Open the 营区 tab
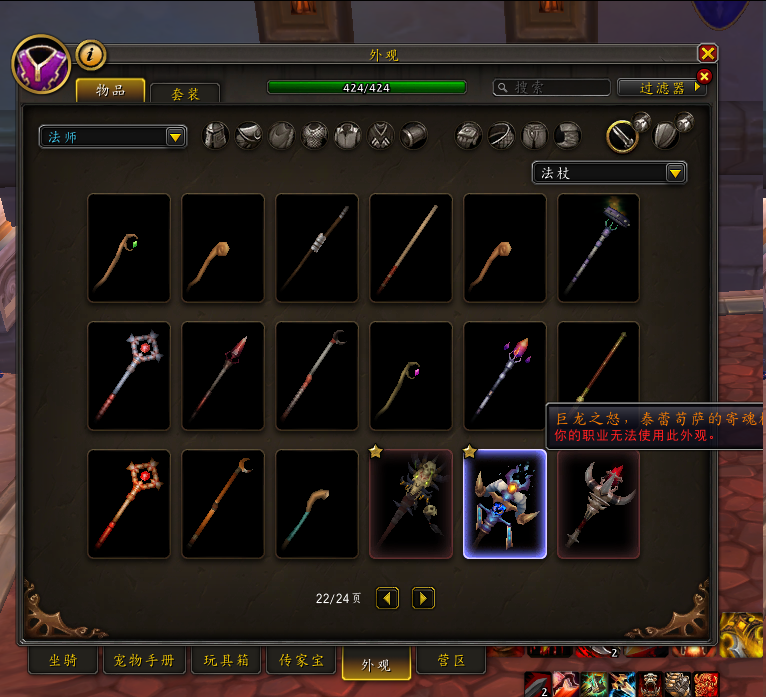Image resolution: width=766 pixels, height=697 pixels. pyautogui.click(x=451, y=661)
